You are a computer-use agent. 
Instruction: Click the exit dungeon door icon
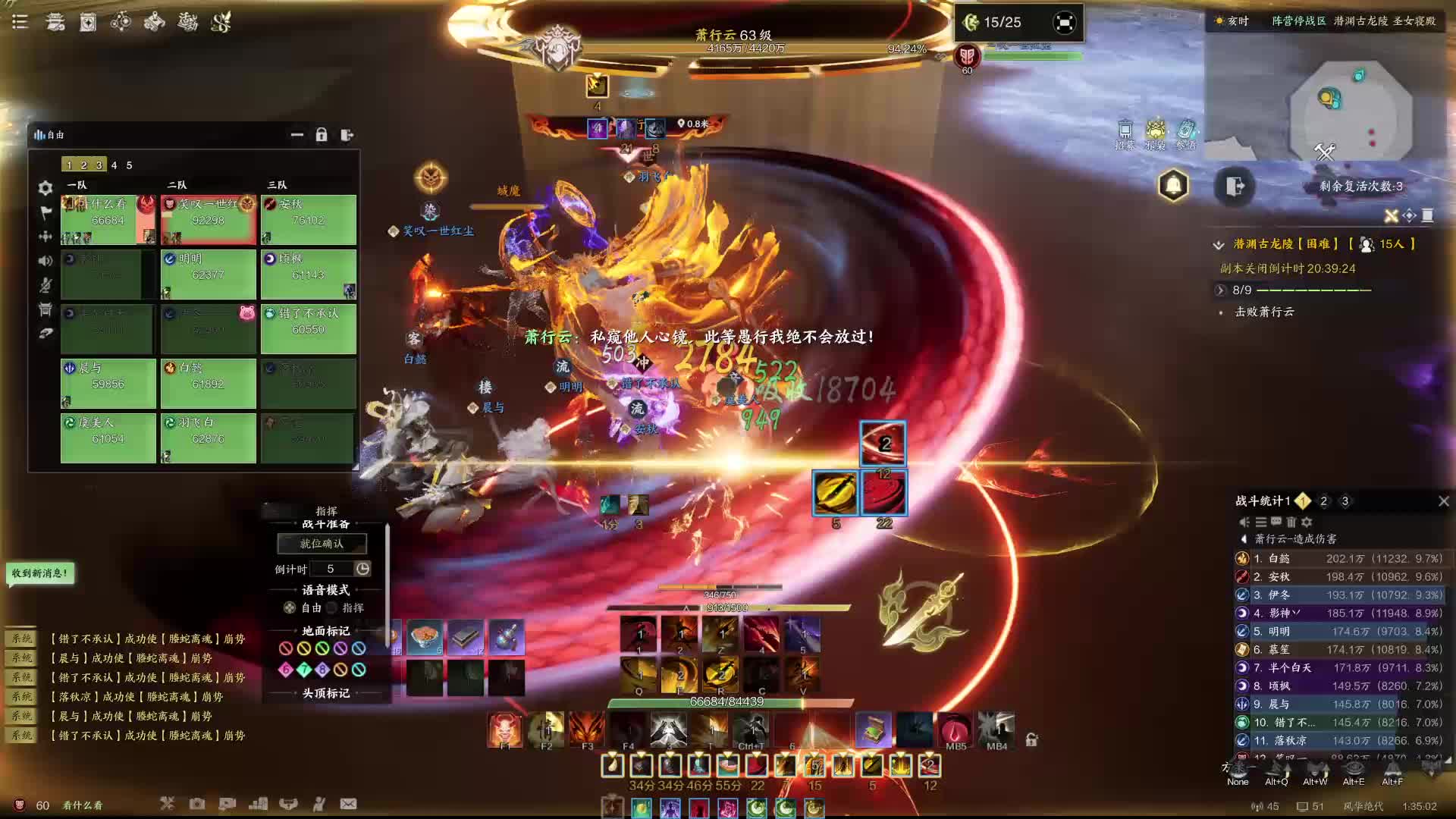point(1234,186)
